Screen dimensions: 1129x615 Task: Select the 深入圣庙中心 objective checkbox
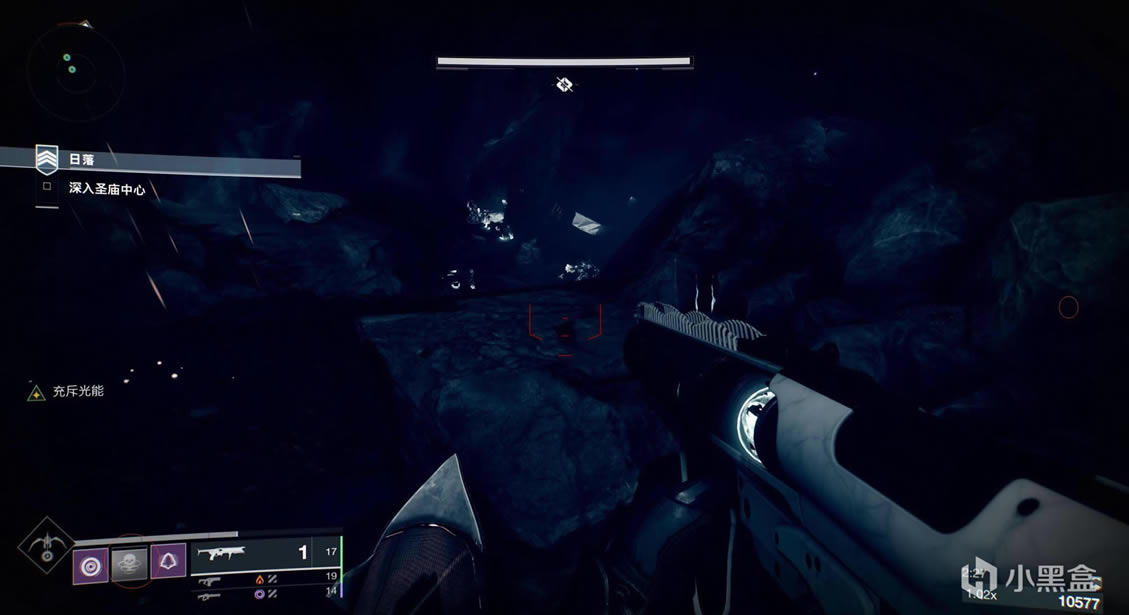pos(47,186)
